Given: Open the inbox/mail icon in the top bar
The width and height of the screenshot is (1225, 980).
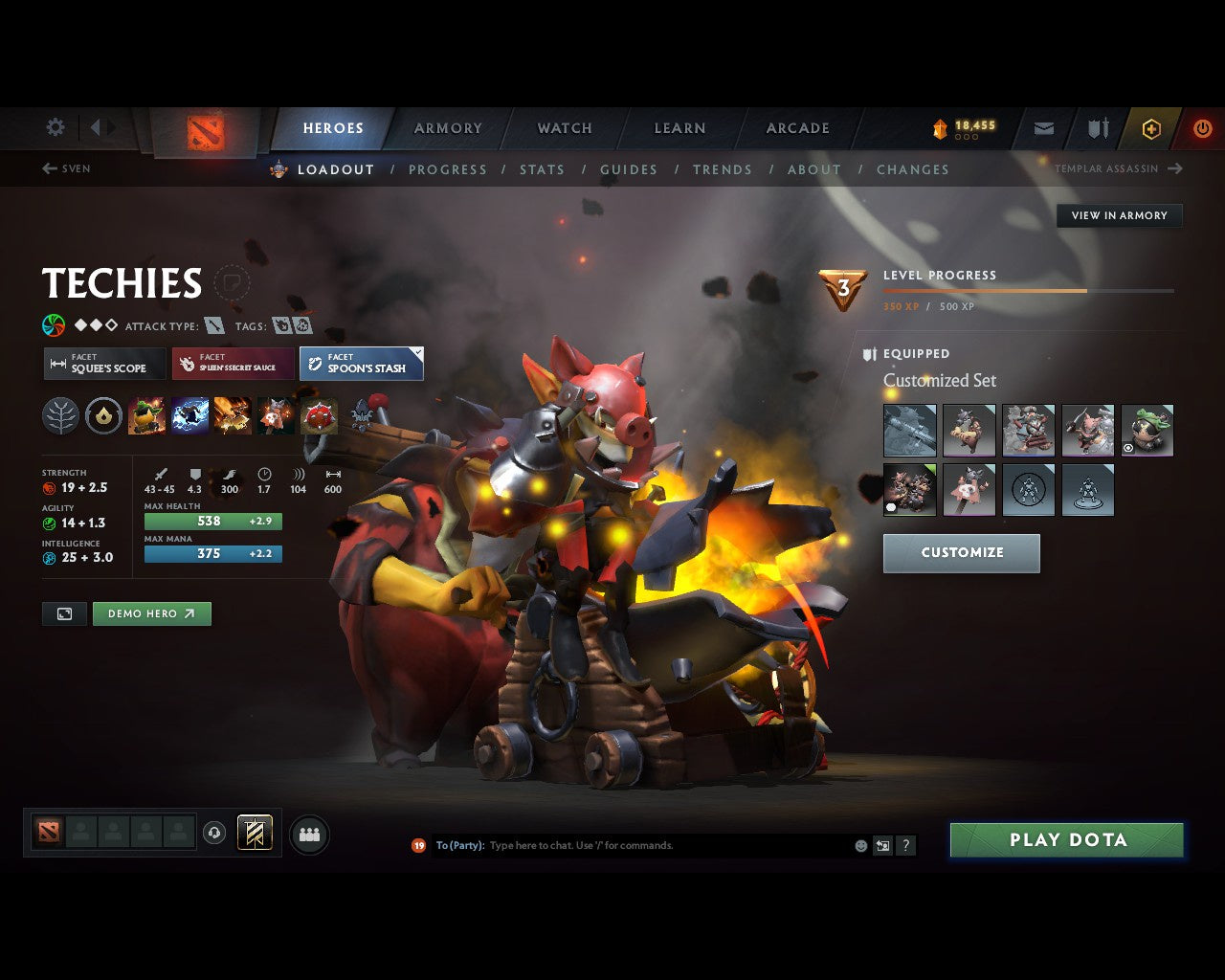Looking at the screenshot, I should 1043,127.
